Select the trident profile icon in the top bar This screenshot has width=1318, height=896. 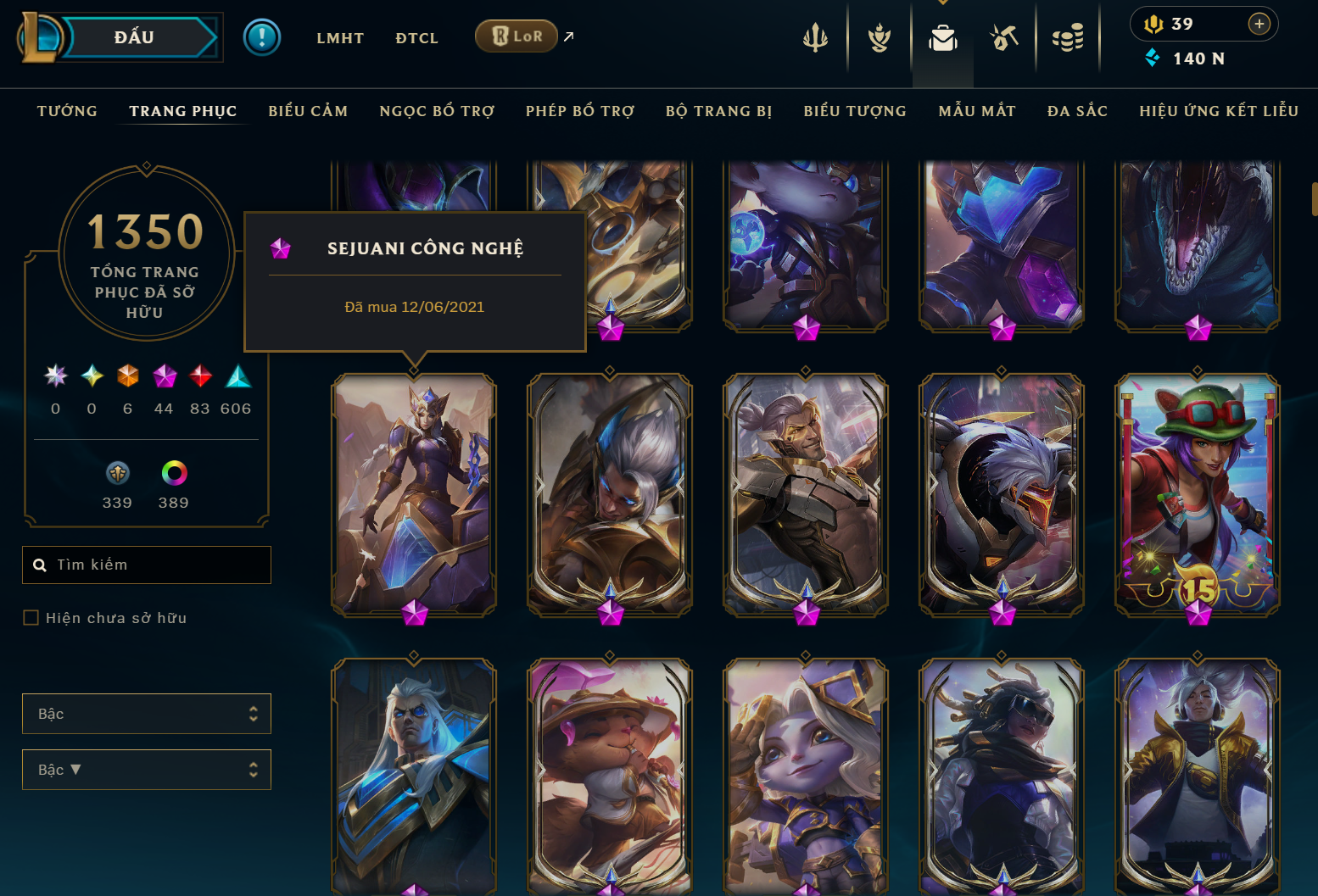(815, 37)
